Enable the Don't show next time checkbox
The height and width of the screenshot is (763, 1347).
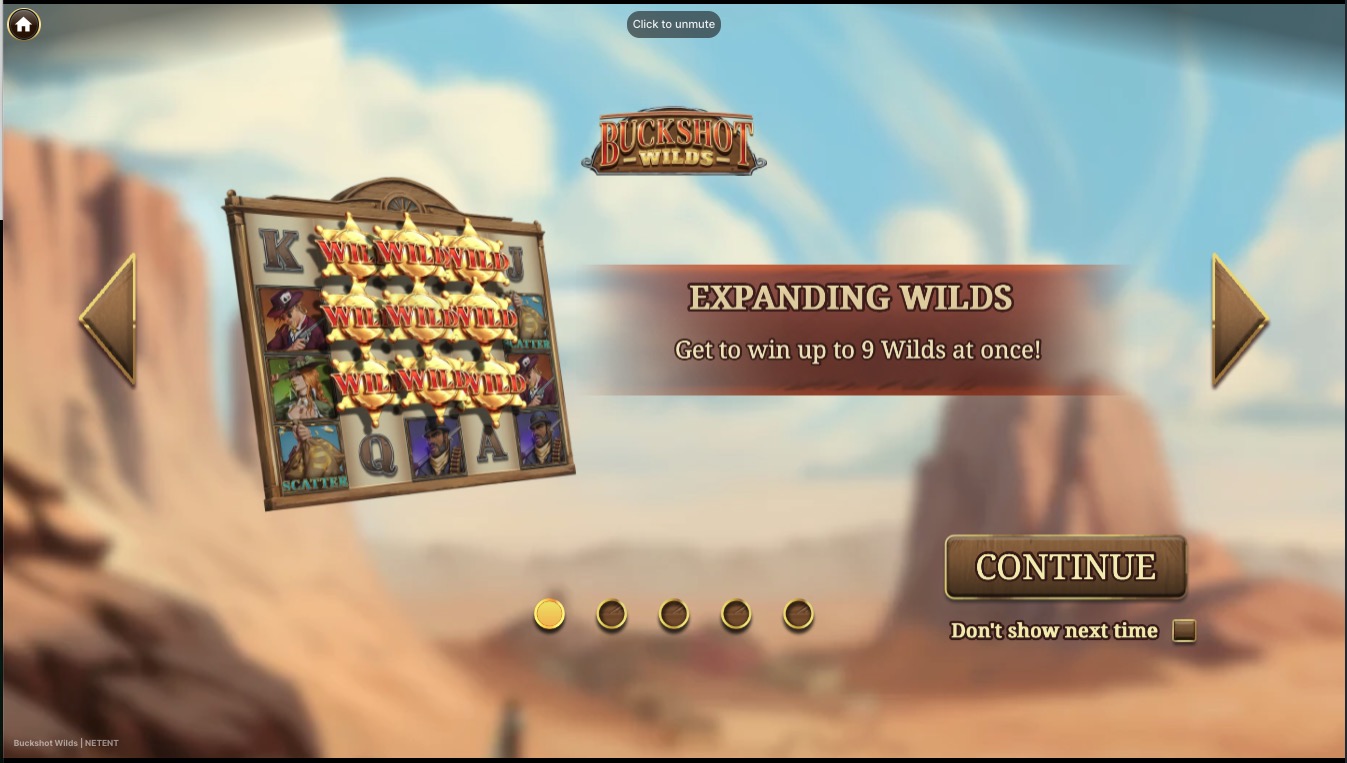[1182, 630]
